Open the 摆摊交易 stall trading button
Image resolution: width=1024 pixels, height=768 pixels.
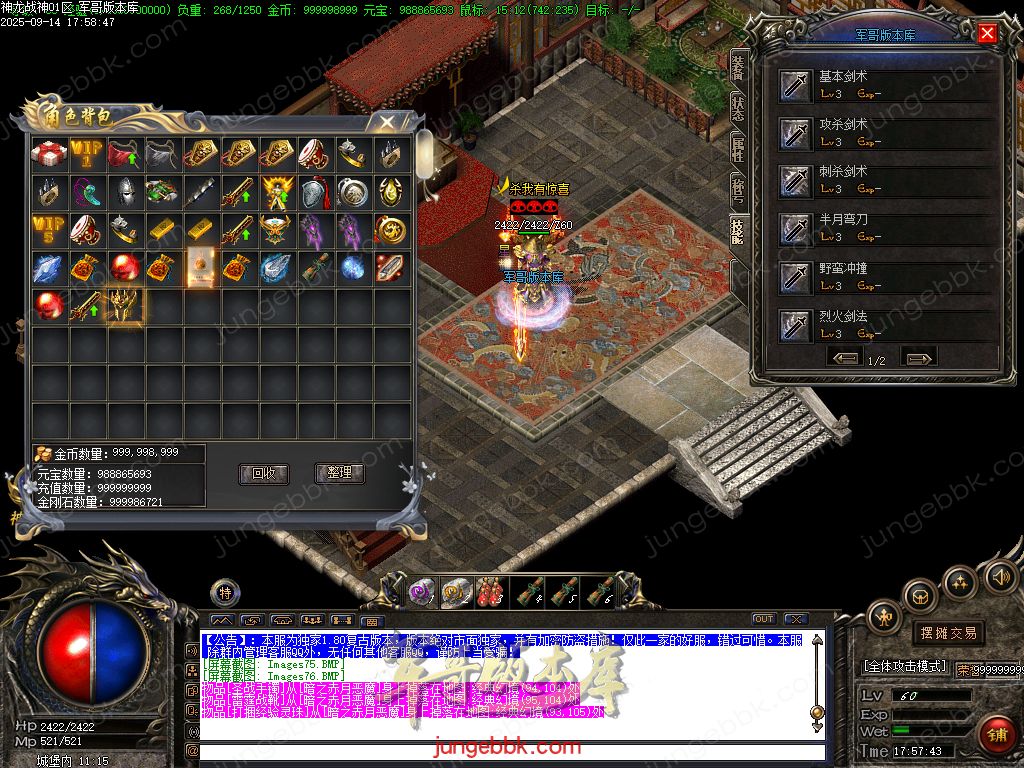pos(947,633)
